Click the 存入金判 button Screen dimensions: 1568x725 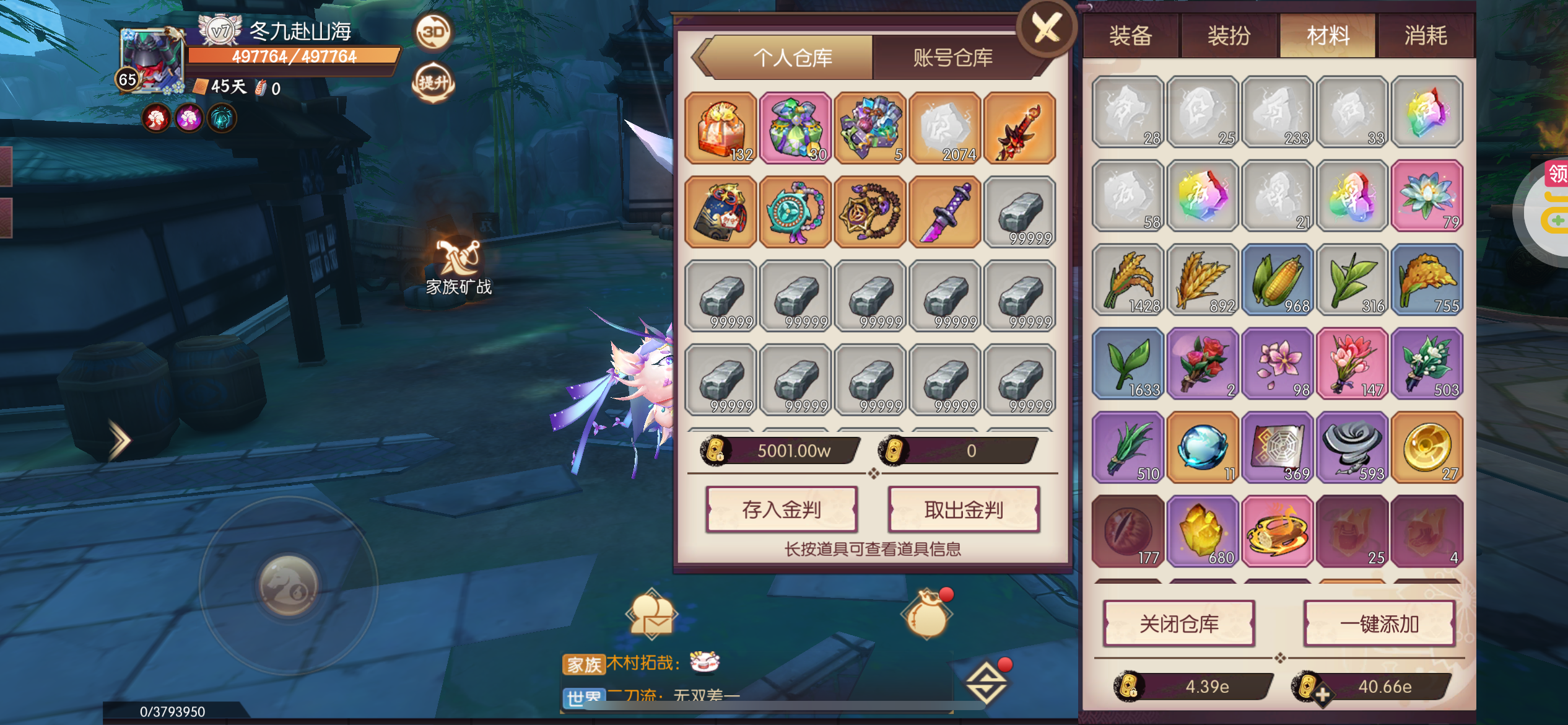point(782,509)
